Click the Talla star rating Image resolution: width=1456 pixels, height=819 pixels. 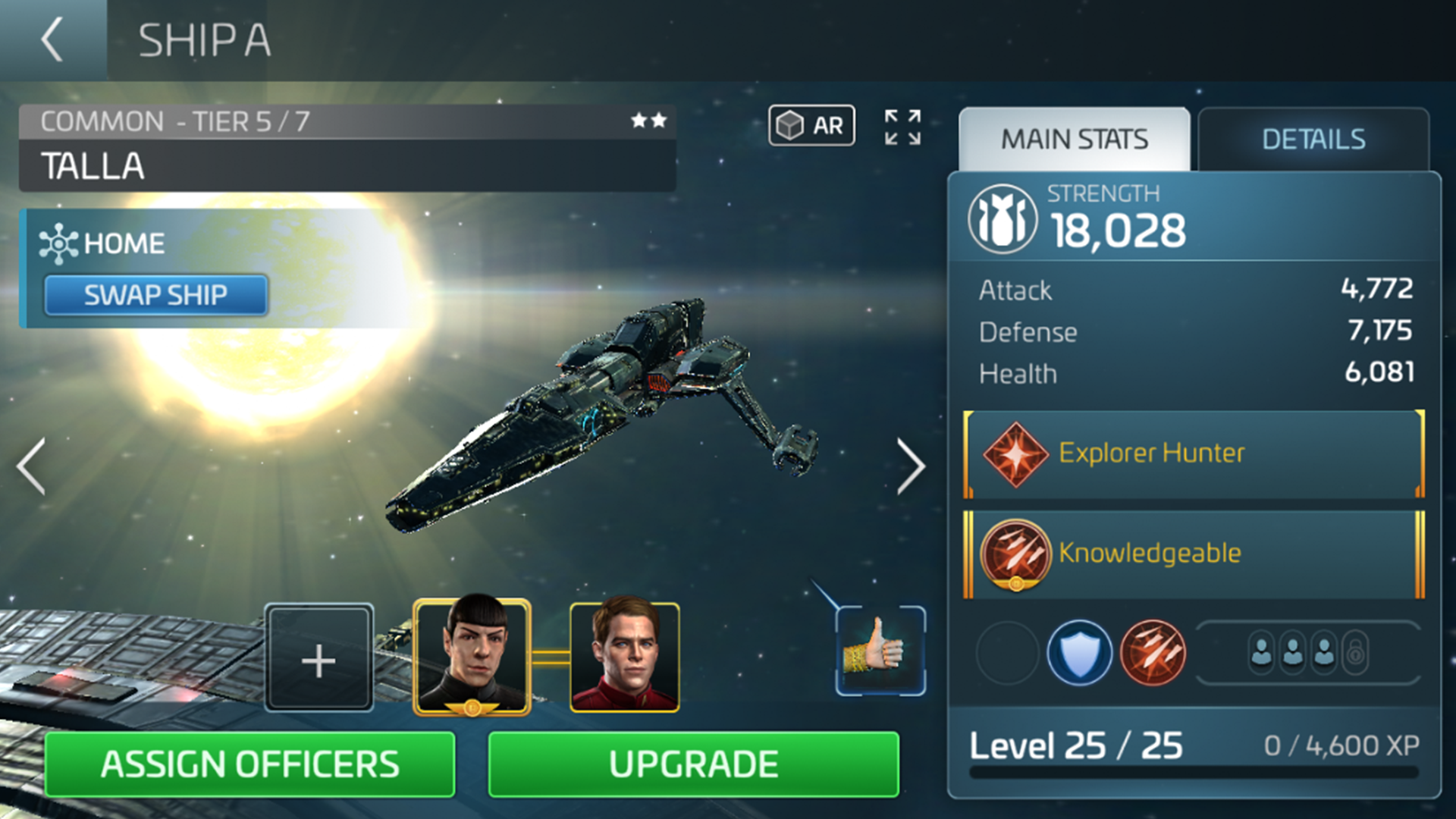(648, 120)
